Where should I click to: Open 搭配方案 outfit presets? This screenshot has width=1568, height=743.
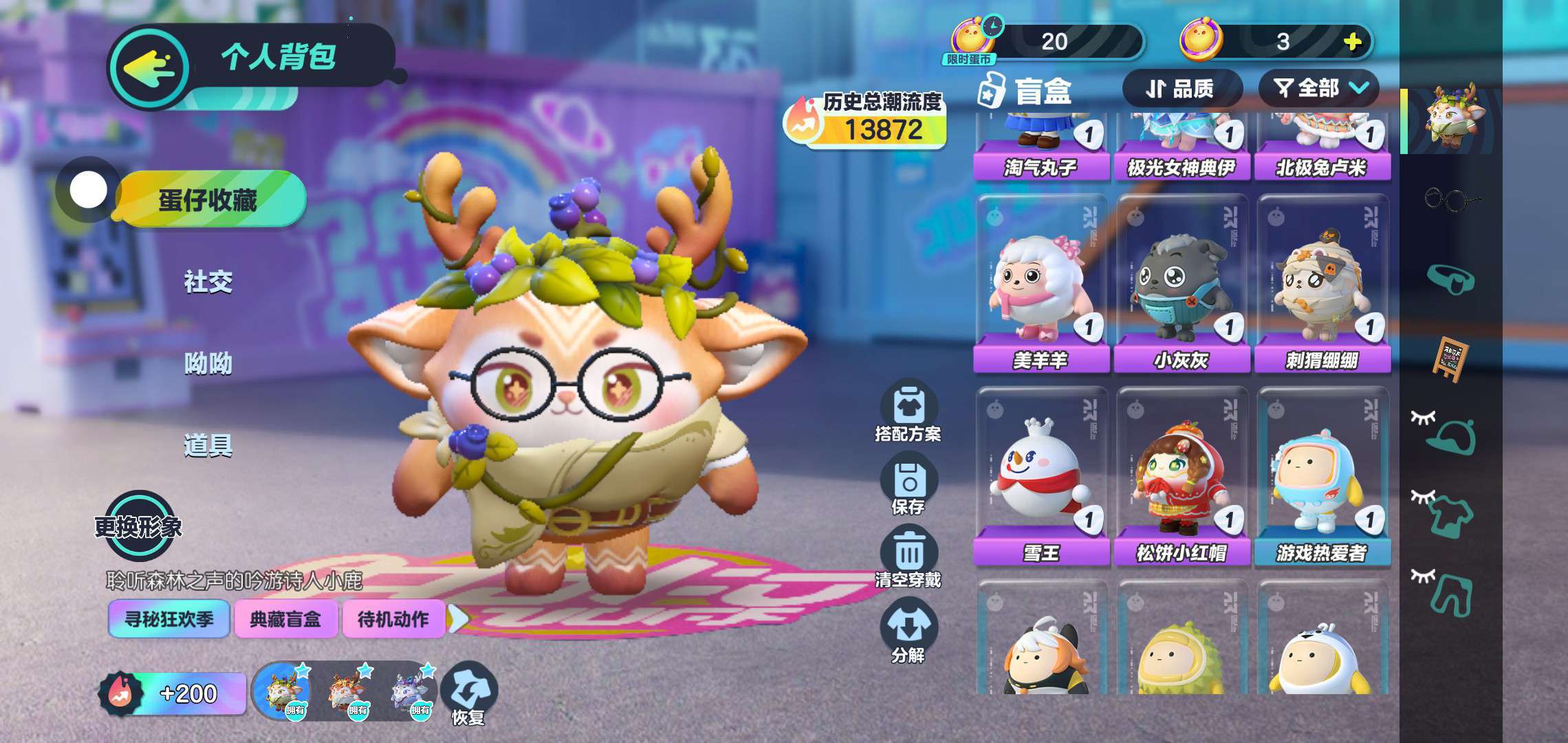908,411
